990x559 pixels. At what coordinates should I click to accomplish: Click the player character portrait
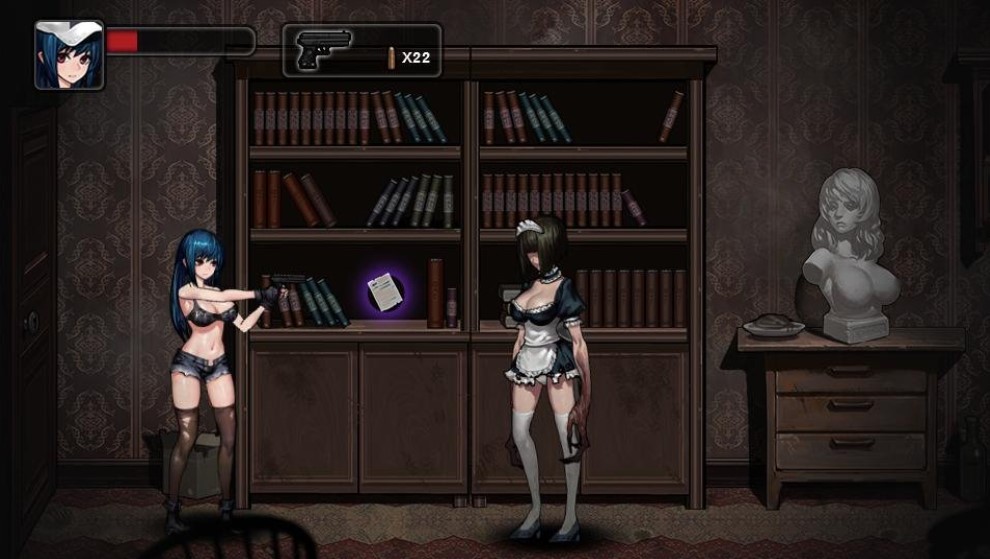(x=69, y=55)
